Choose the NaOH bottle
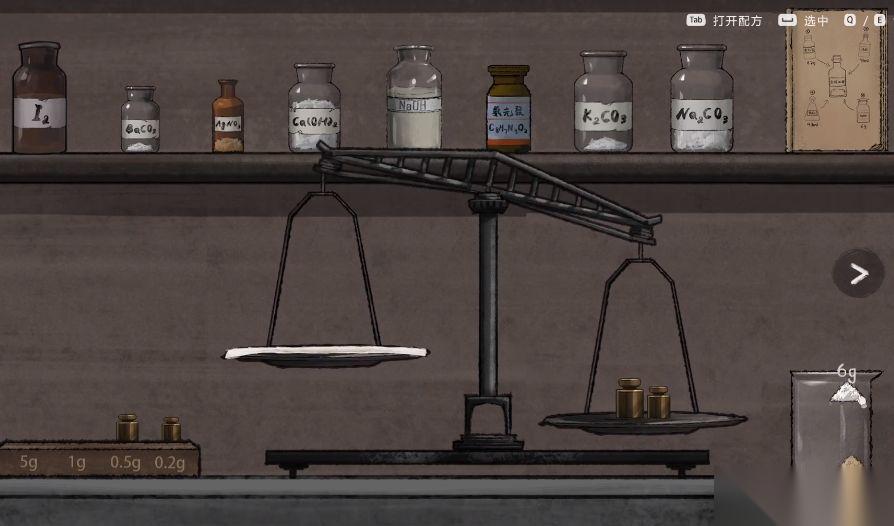Image resolution: width=894 pixels, height=526 pixels. click(414, 100)
